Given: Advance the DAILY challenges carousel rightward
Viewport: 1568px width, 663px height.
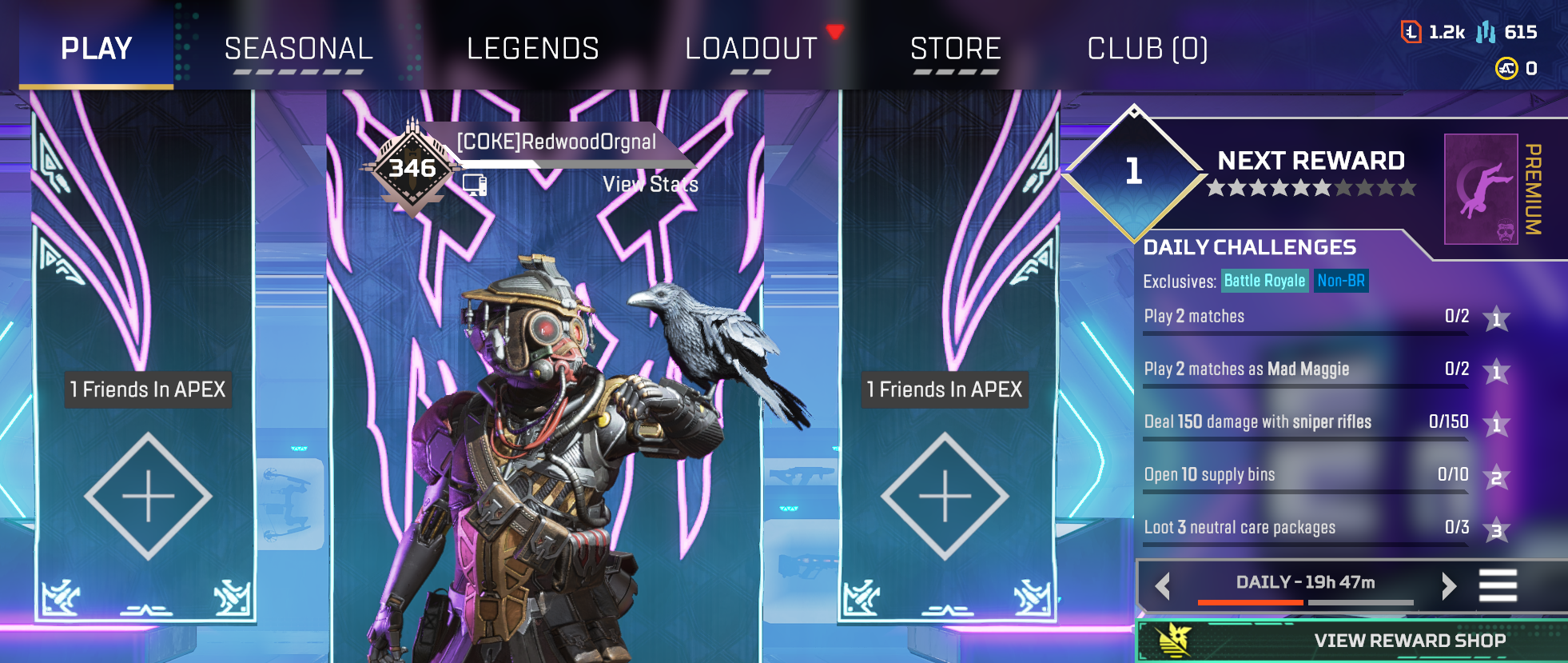Looking at the screenshot, I should [1449, 585].
